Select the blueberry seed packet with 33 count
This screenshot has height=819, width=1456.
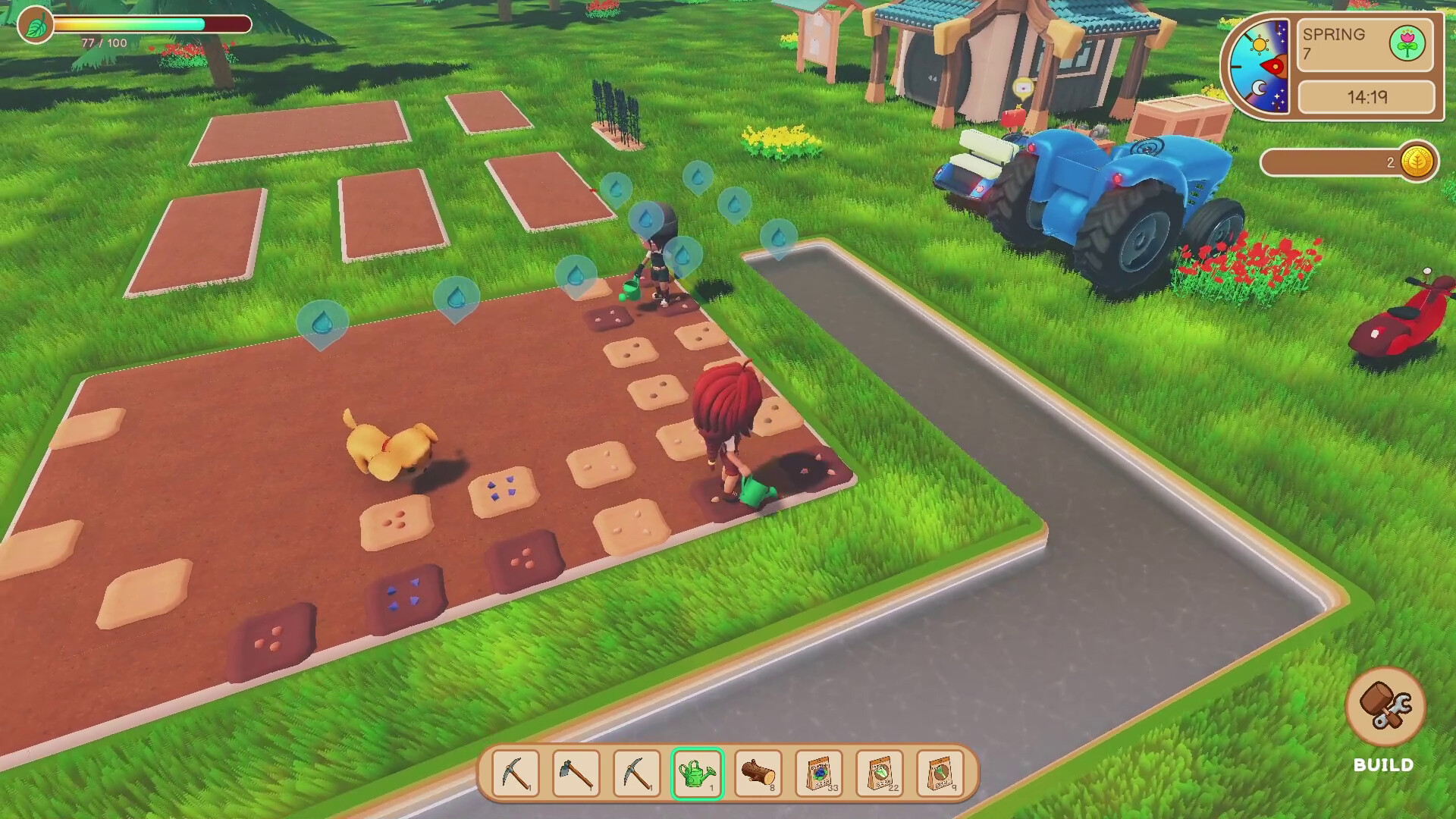817,770
